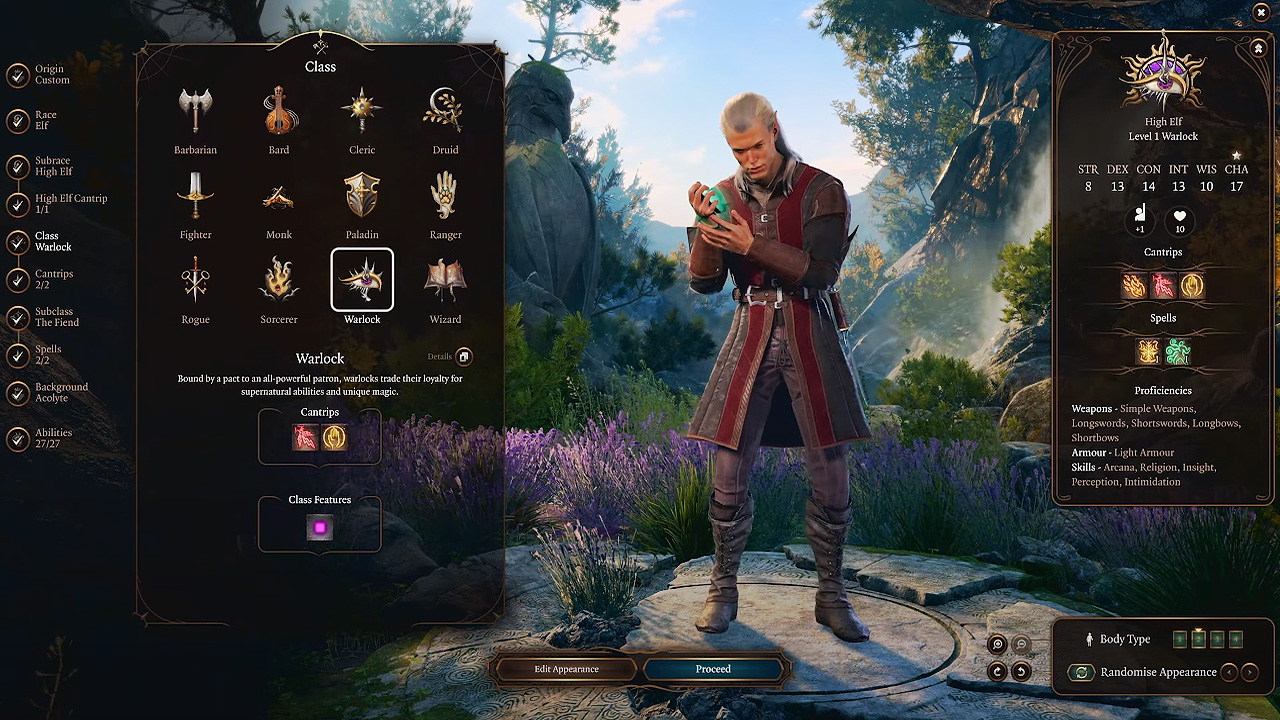Go to the Race Elf step

(x=42, y=118)
